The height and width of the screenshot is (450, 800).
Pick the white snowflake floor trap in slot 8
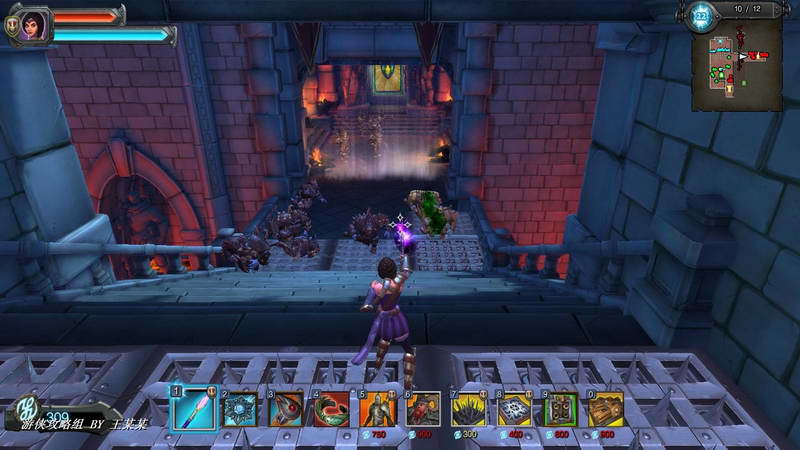point(515,408)
